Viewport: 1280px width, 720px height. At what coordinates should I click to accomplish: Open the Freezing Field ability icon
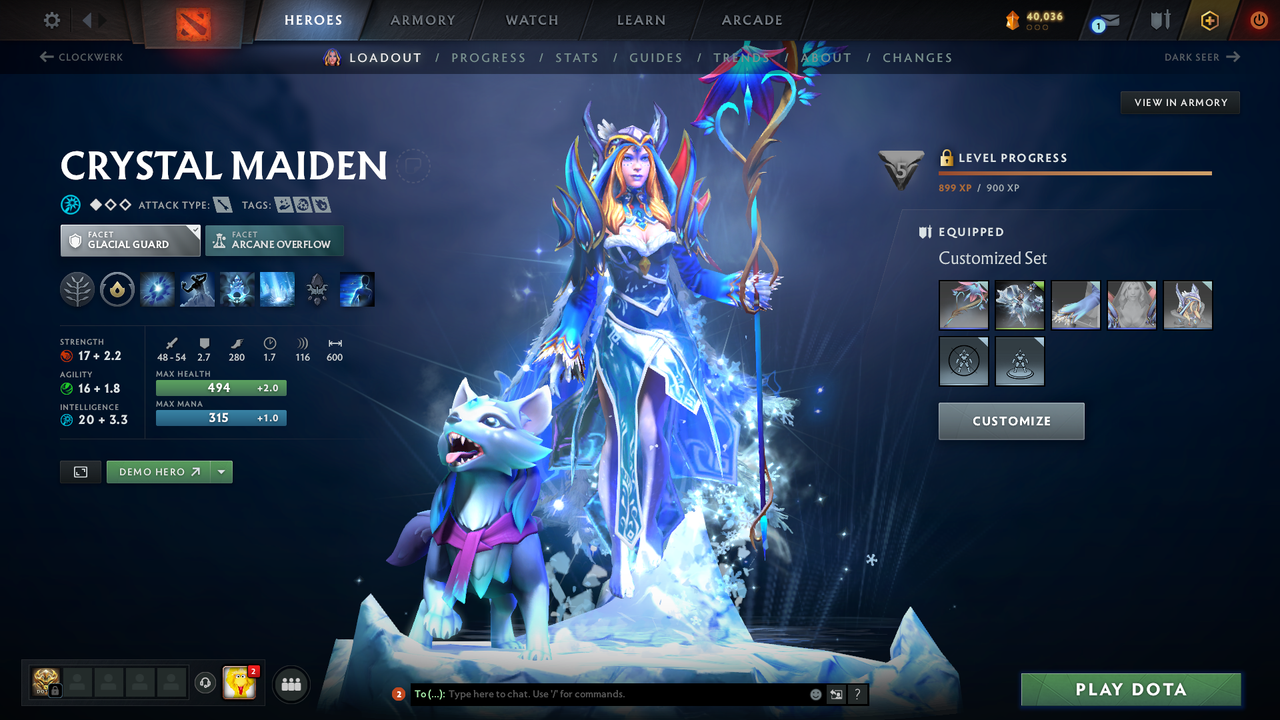point(277,289)
